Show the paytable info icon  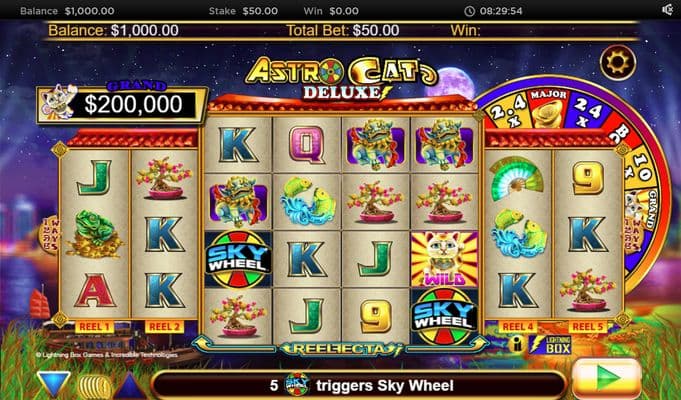coord(518,343)
